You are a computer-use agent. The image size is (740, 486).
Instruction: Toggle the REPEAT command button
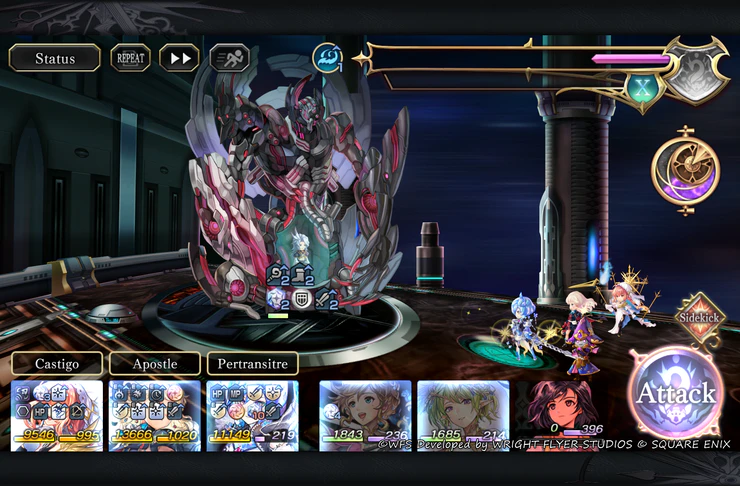pos(131,58)
